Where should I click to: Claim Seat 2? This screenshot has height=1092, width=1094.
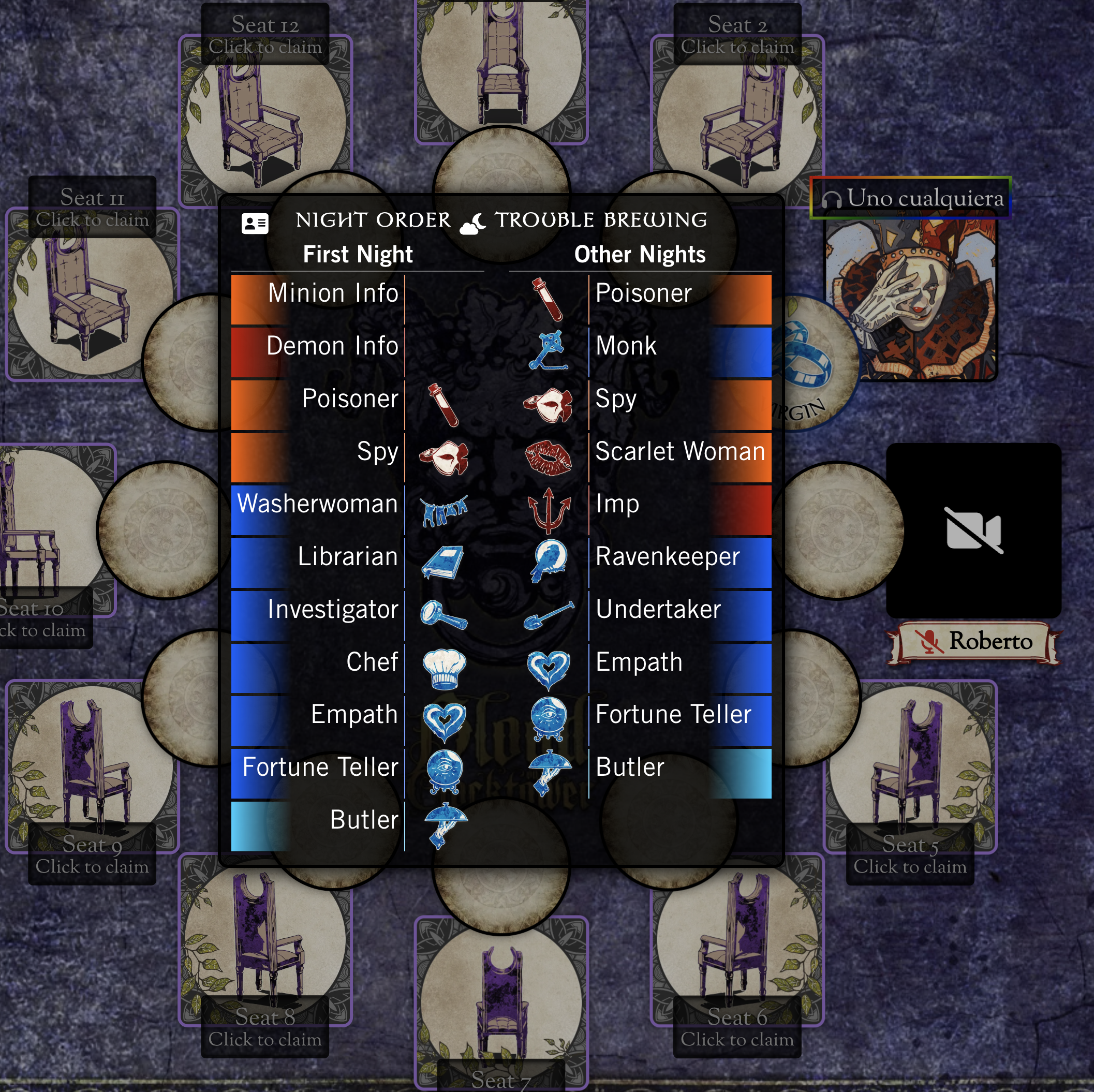point(737,35)
